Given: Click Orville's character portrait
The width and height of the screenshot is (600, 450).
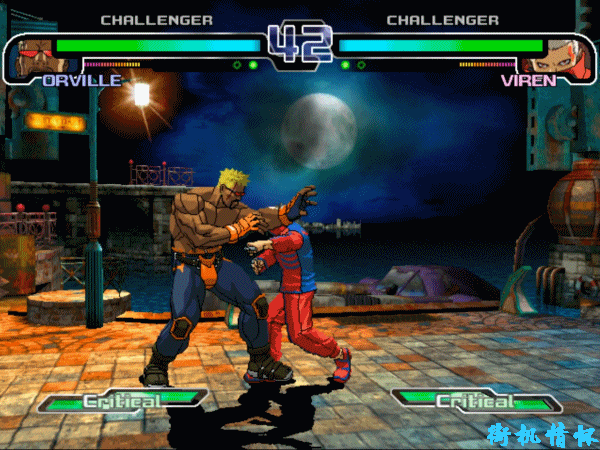Looking at the screenshot, I should coord(32,57).
